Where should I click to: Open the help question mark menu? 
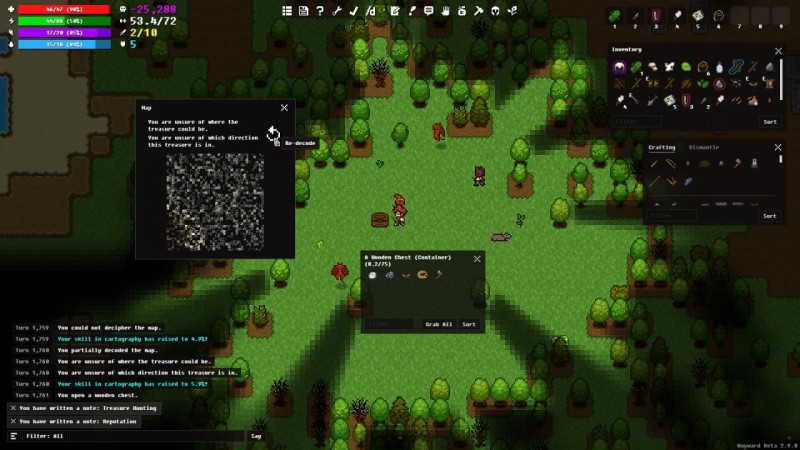point(320,11)
